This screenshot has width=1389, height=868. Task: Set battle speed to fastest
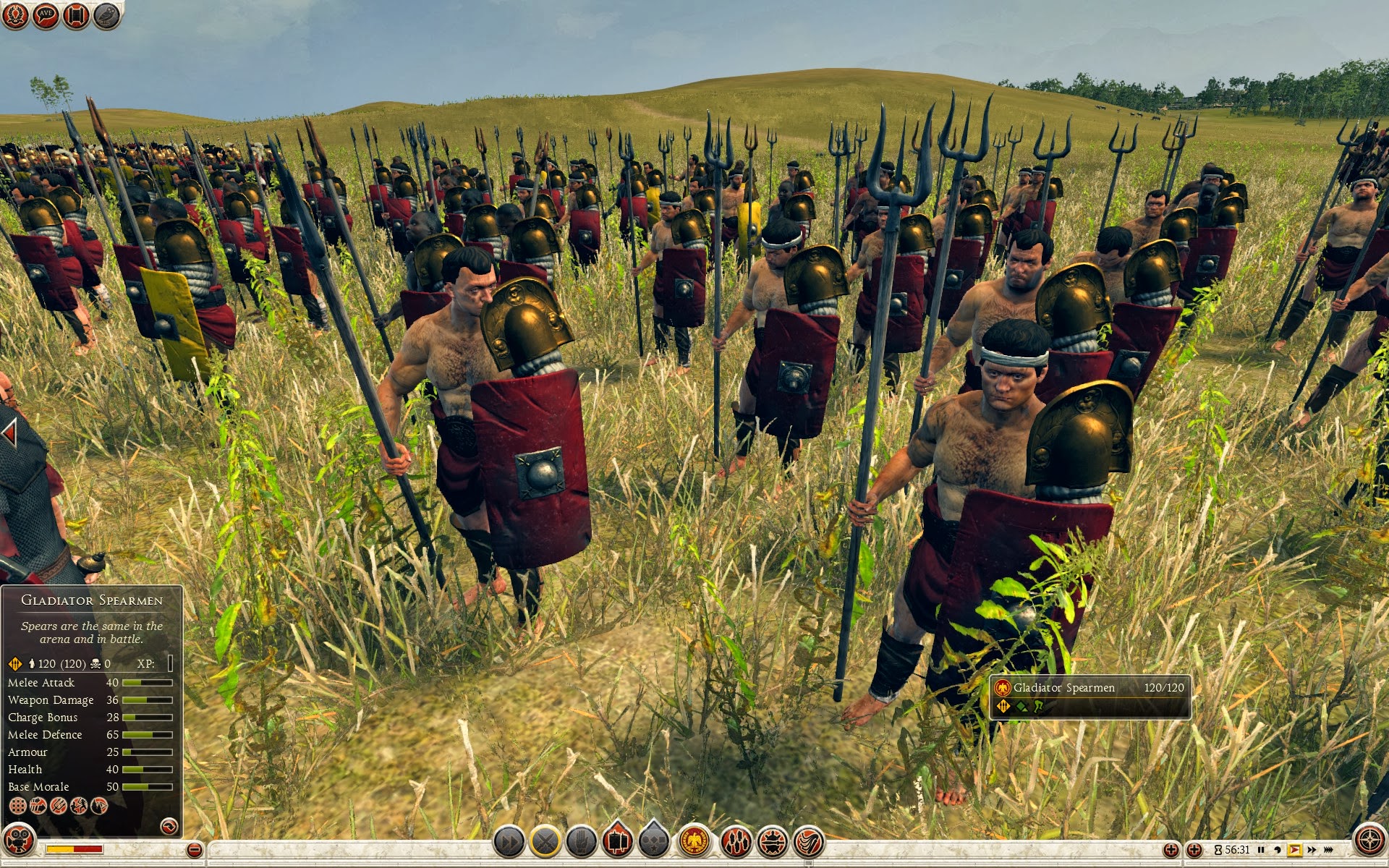point(1328,849)
